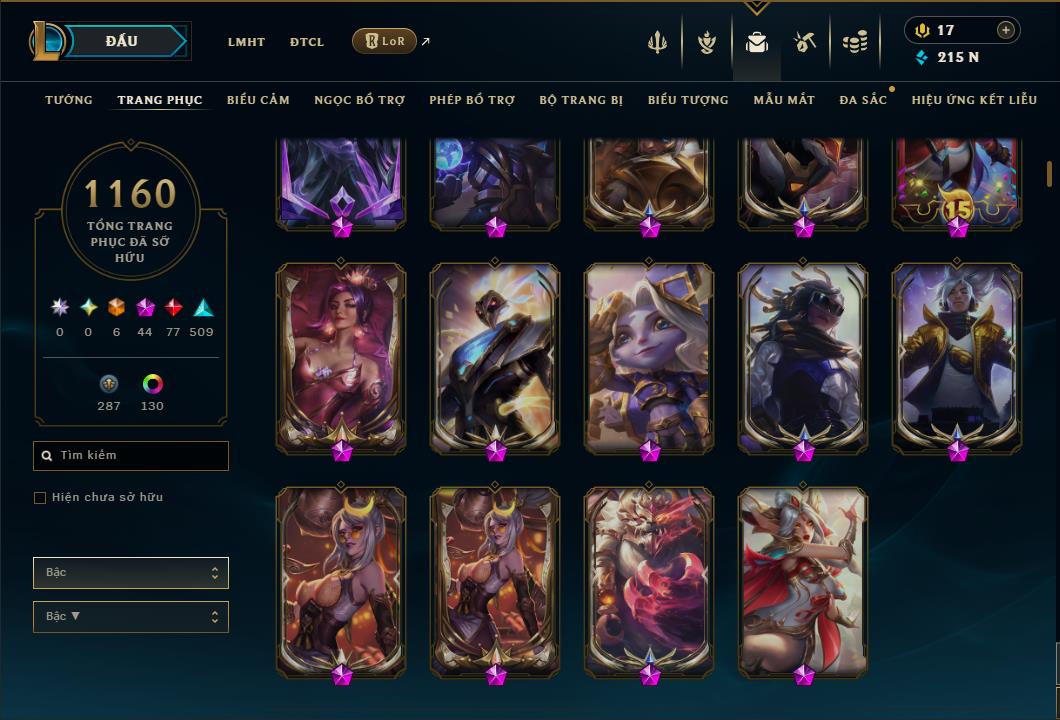The height and width of the screenshot is (720, 1060).
Task: Toggle the Hiện chưa sở hữu checkbox
Action: [40, 498]
